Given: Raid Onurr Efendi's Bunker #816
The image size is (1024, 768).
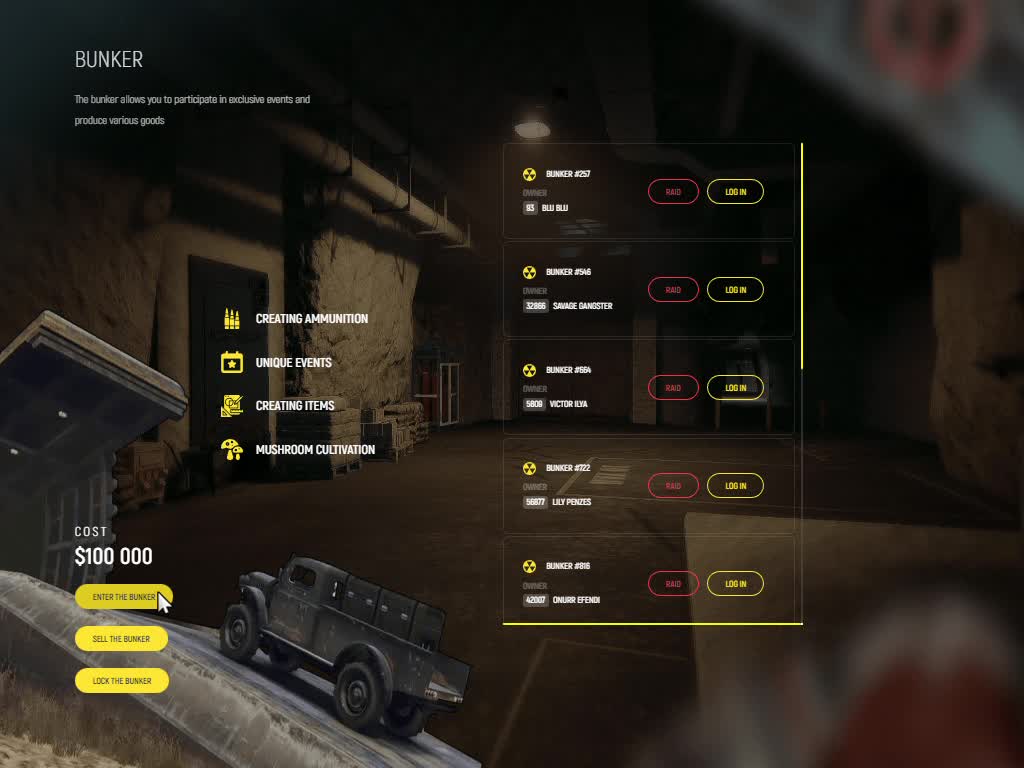Looking at the screenshot, I should click(x=673, y=584).
